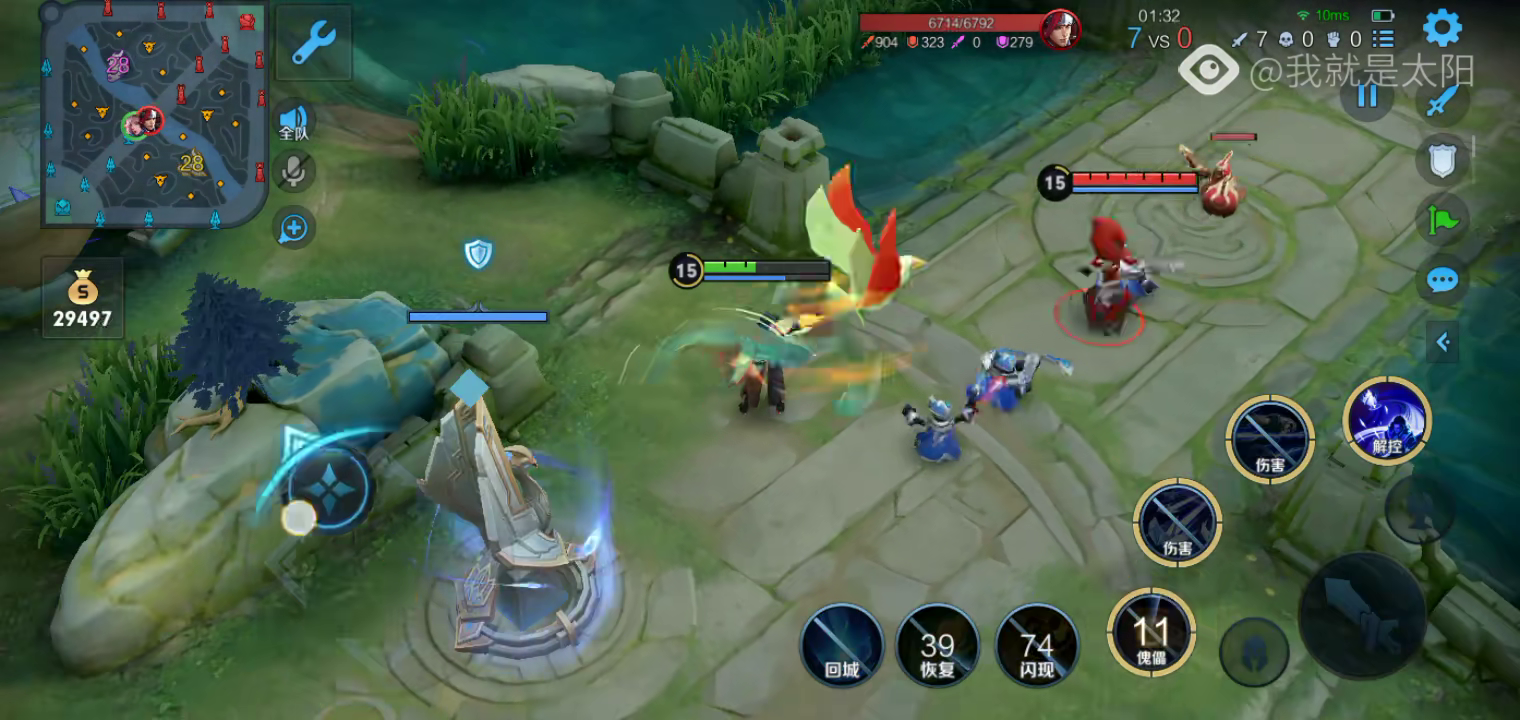This screenshot has width=1520, height=720.
Task: Open the wrench tool menu
Action: click(314, 43)
